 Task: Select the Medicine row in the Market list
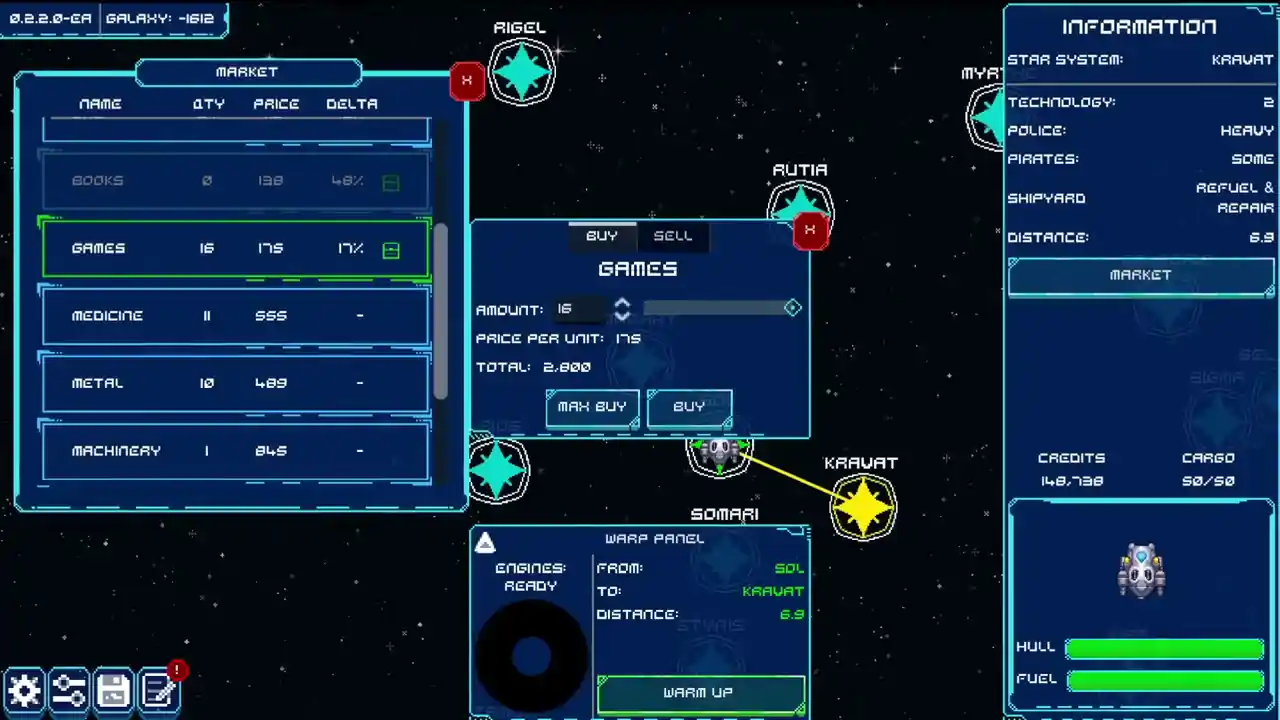point(235,315)
